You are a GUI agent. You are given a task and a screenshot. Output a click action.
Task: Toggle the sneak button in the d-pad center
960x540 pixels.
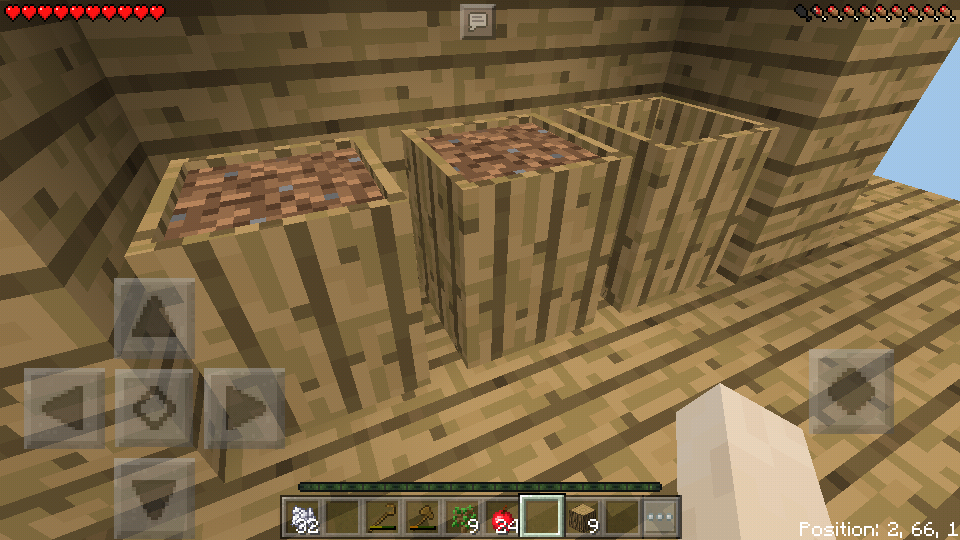point(154,408)
